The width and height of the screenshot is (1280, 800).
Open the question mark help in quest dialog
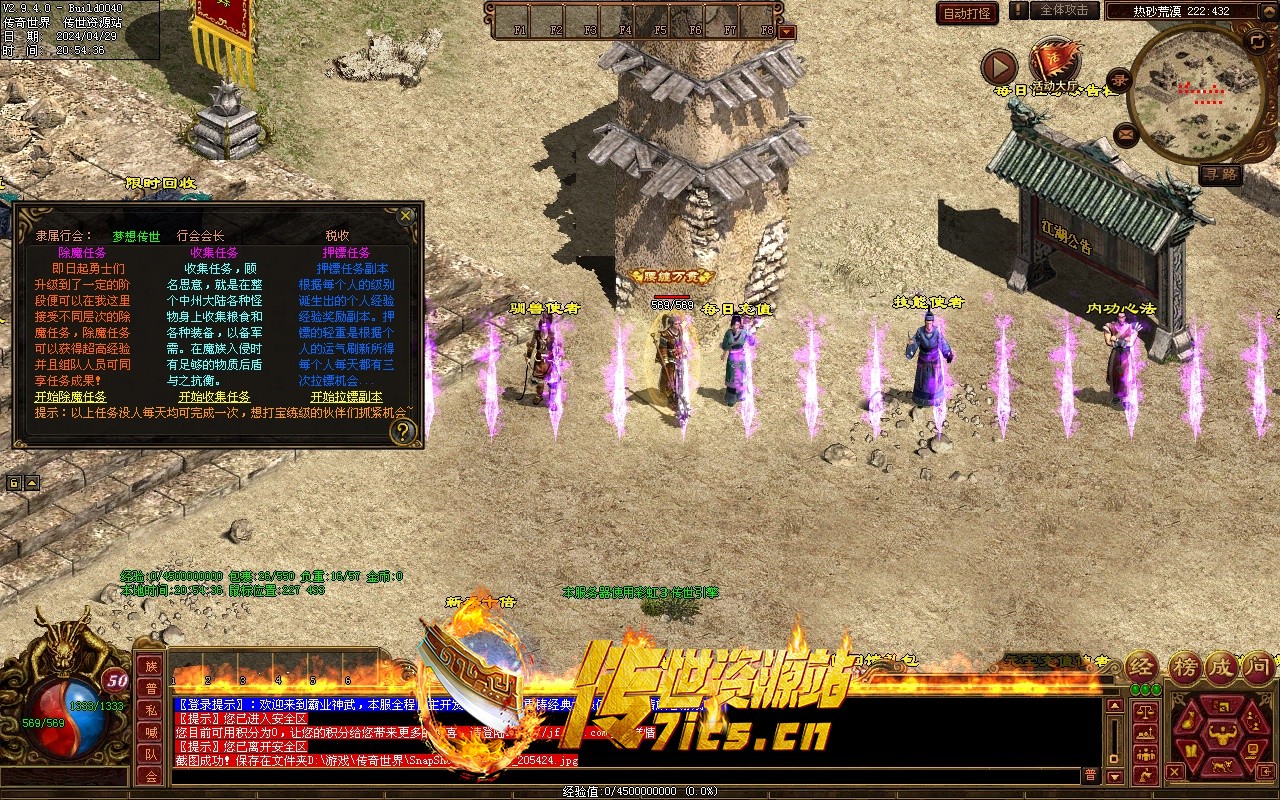402,431
